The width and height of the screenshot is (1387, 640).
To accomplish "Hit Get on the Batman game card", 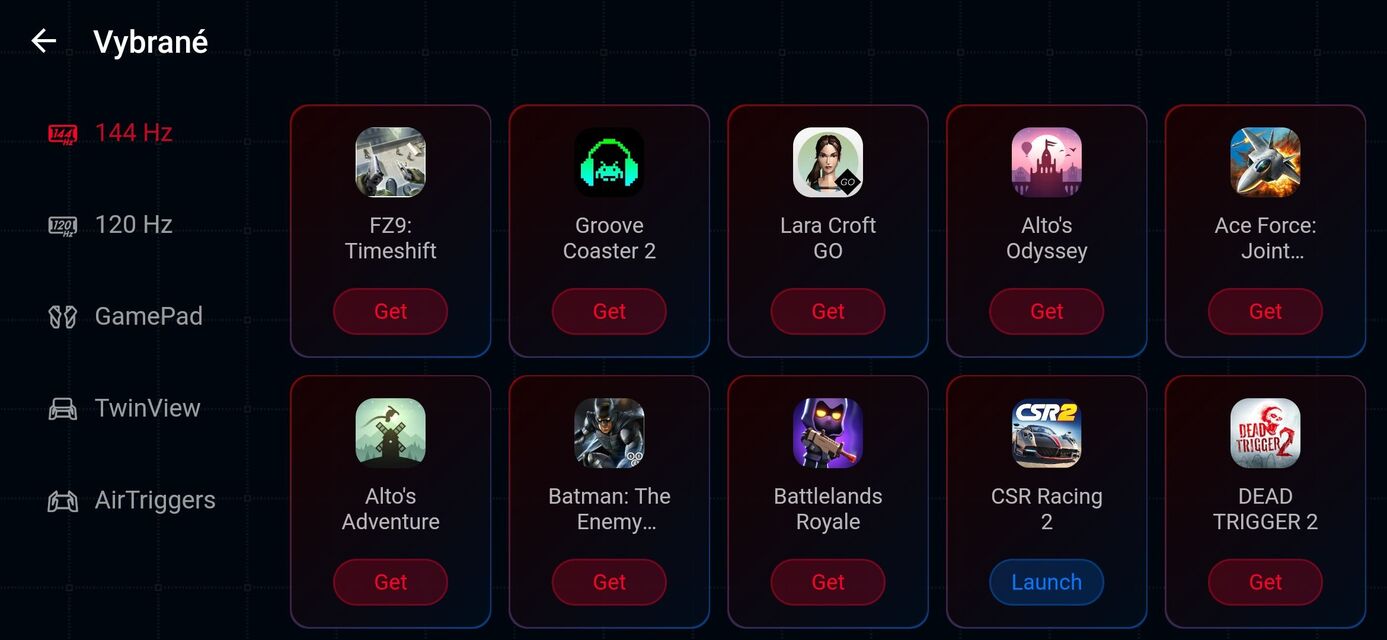I will coord(609,582).
